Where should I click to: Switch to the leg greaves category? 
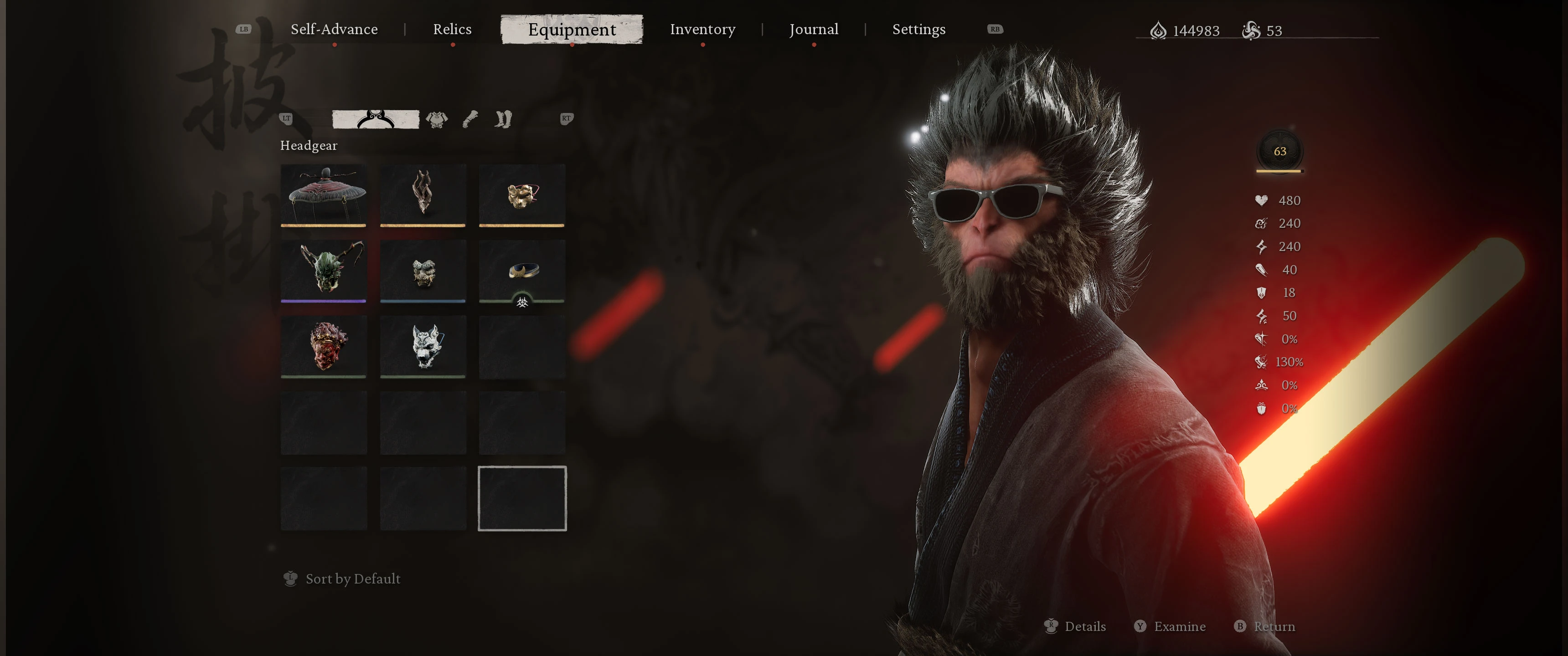click(503, 118)
